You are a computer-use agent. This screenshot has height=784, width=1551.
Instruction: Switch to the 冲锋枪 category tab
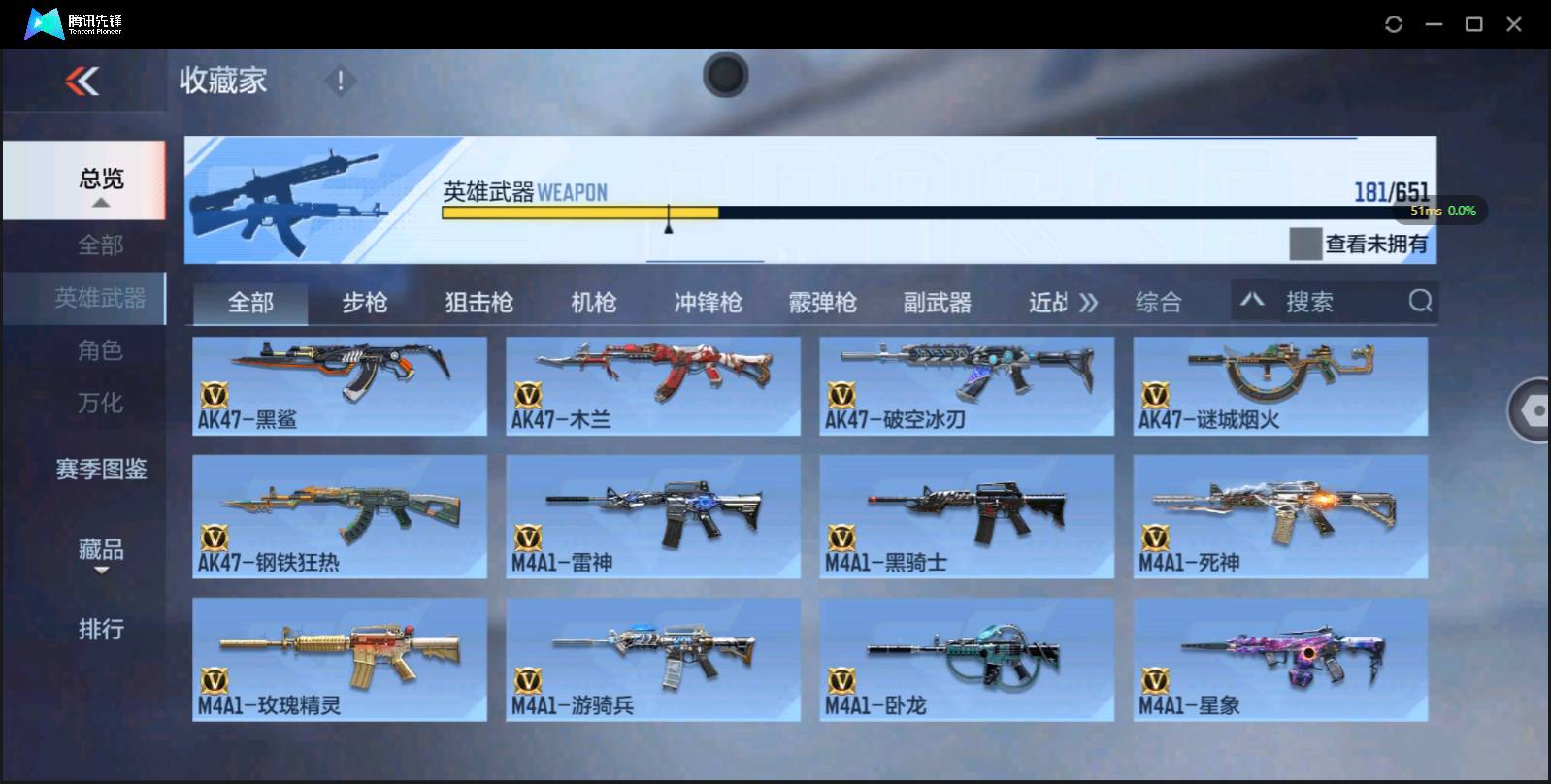click(707, 302)
